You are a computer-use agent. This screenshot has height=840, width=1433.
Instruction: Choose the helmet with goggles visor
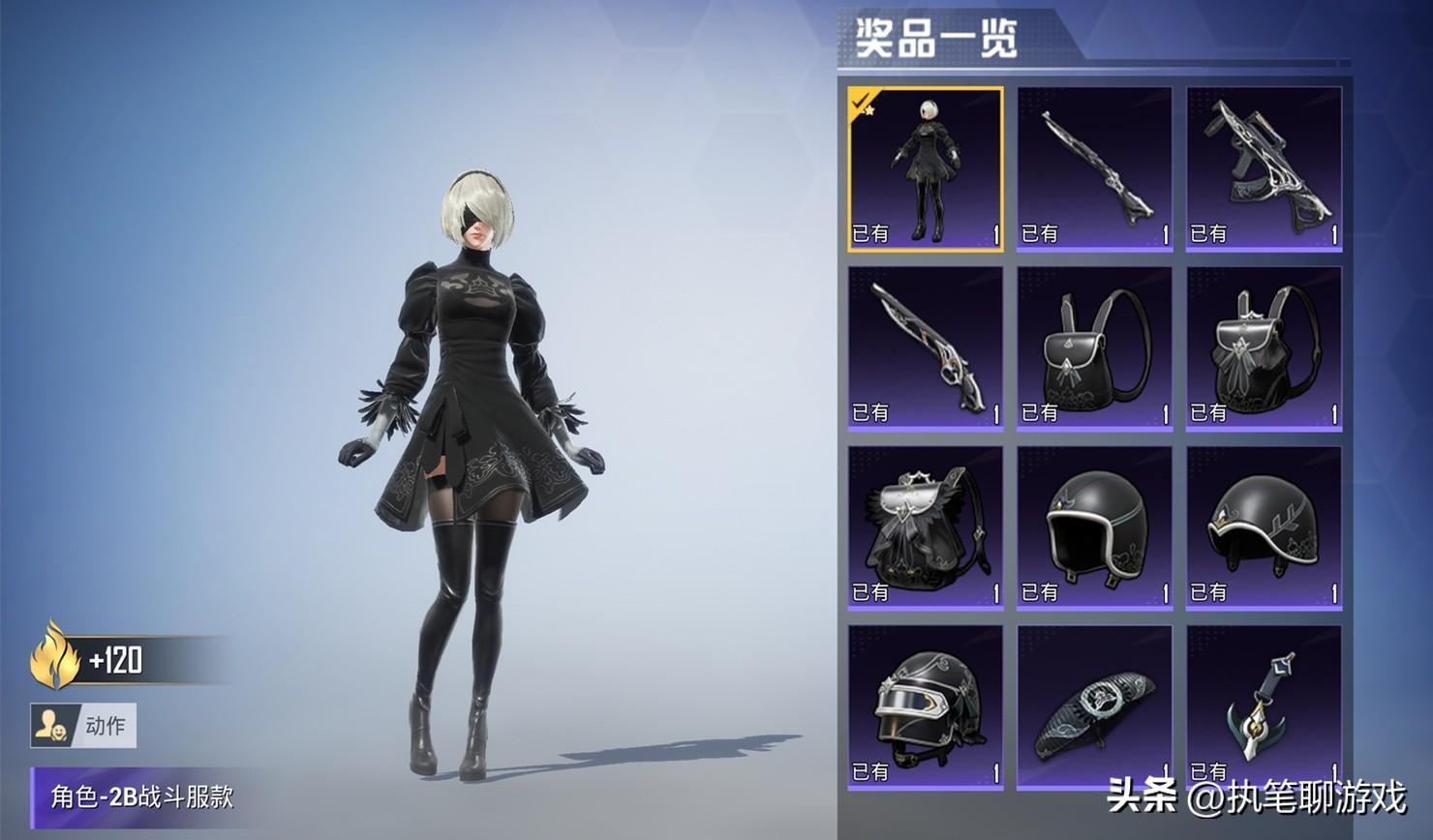coord(925,706)
